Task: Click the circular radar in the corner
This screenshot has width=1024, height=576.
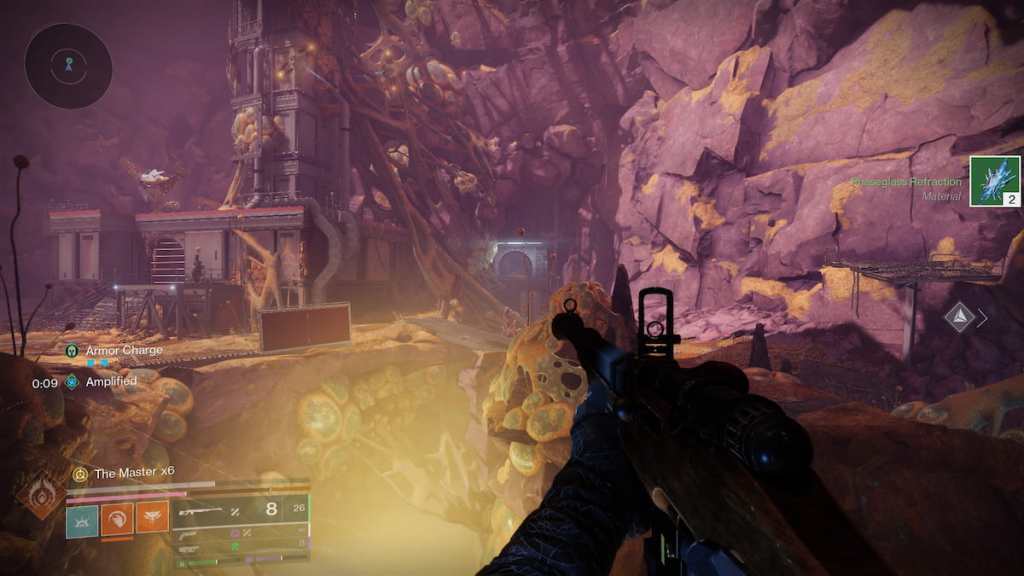Action: [x=68, y=65]
